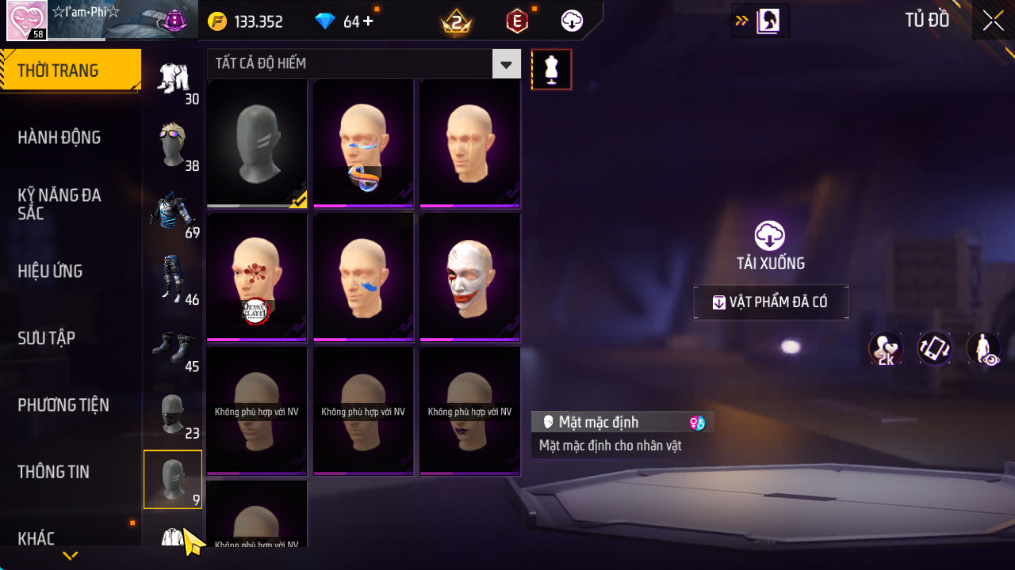
Task: Add diamonds with the plus button
Action: coord(368,21)
